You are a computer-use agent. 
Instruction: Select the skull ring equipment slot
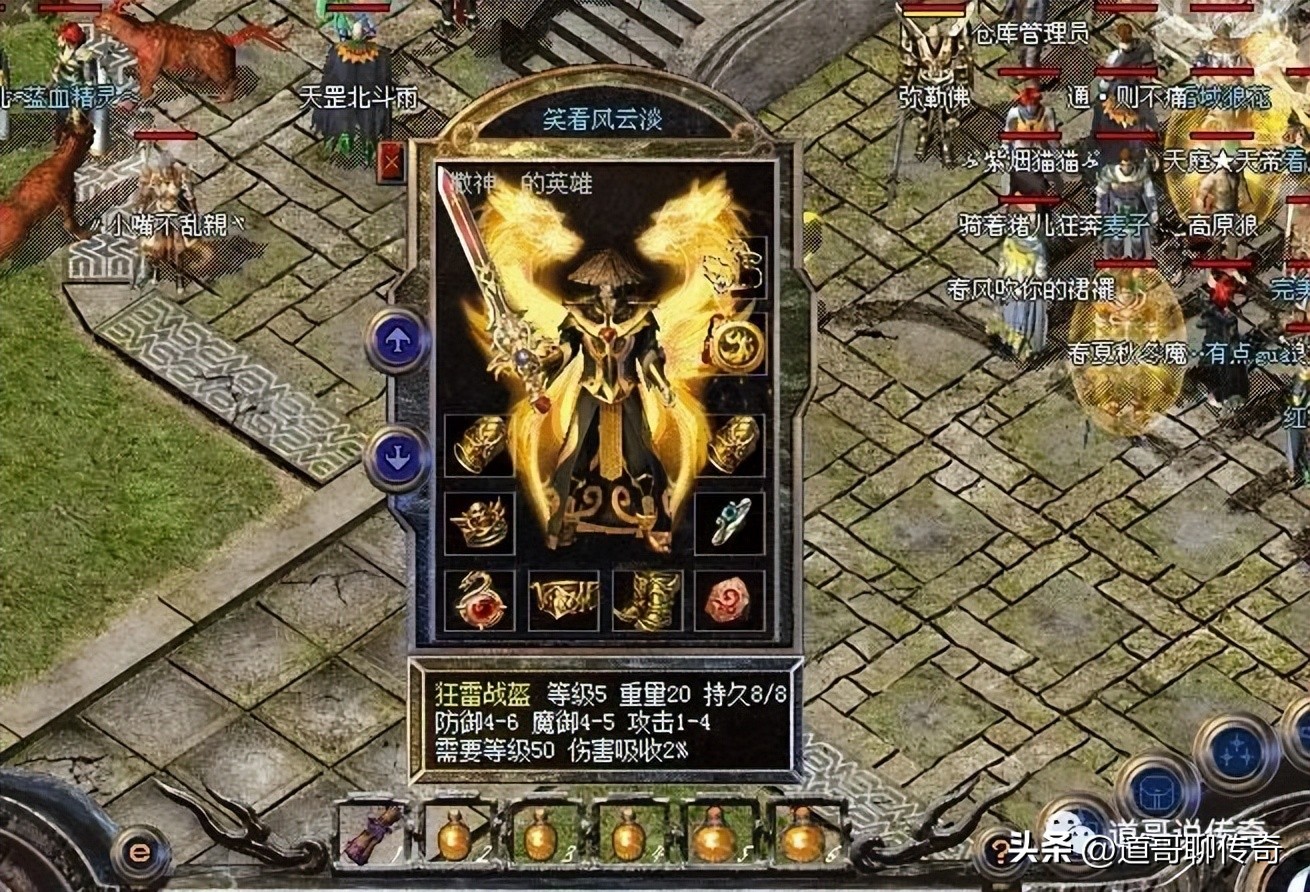pos(479,523)
